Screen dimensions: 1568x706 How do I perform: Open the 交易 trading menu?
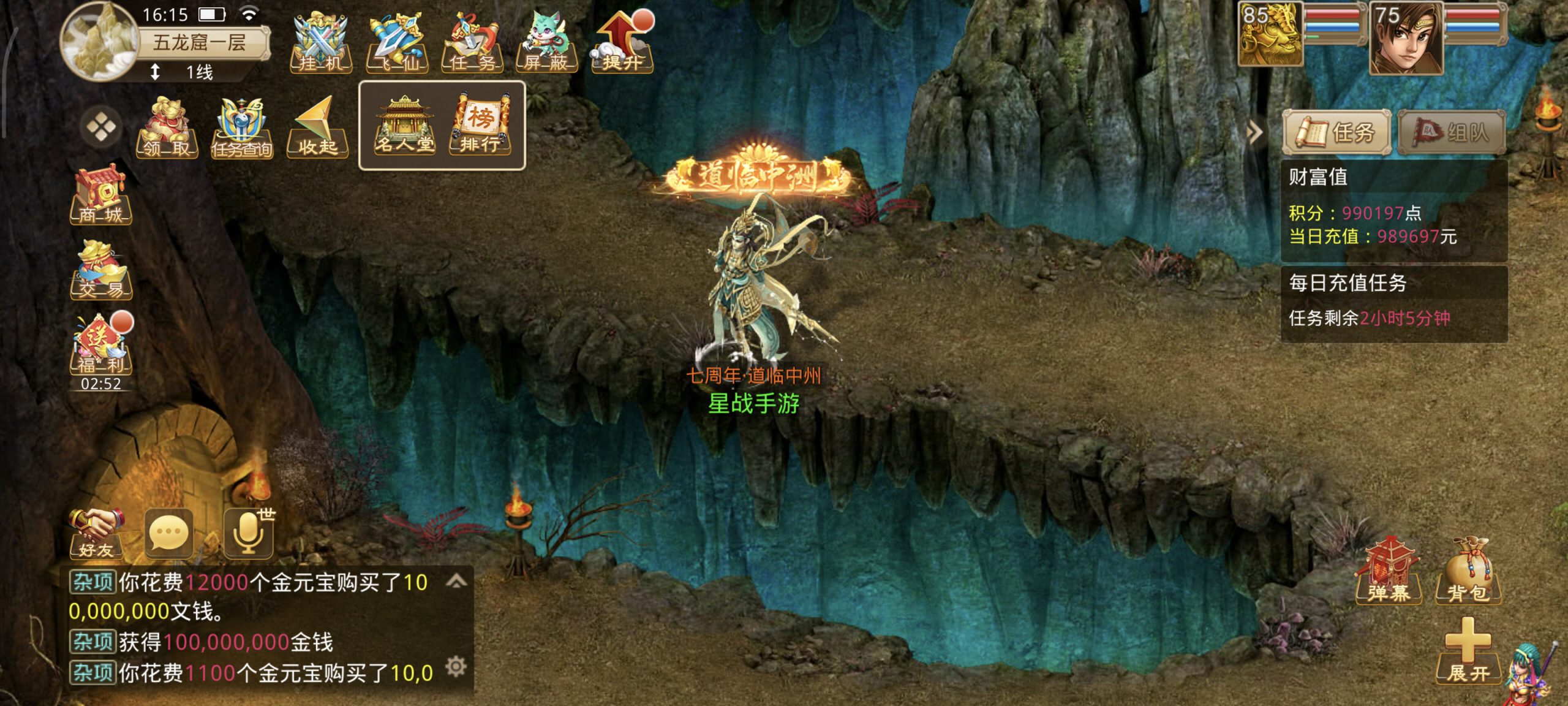pos(101,270)
